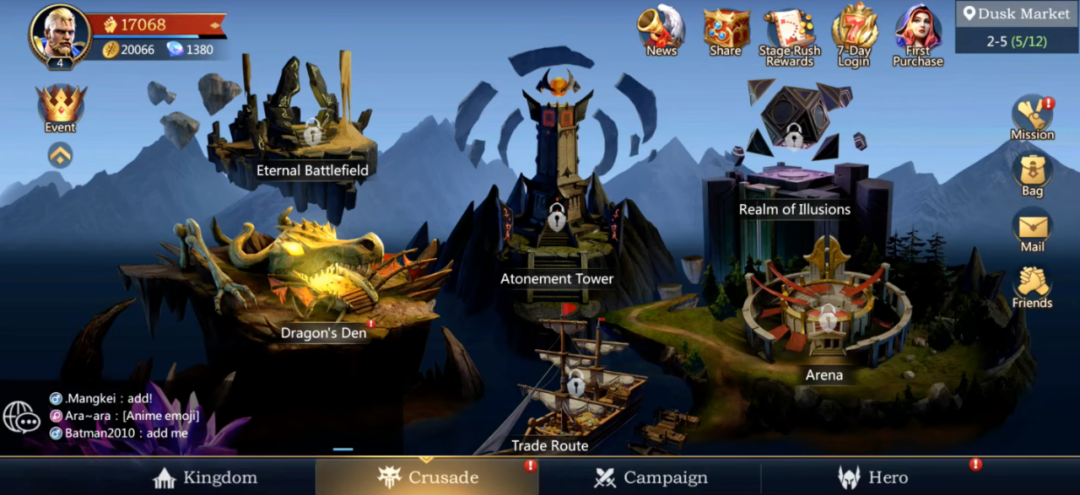This screenshot has width=1080, height=495.
Task: Open the Bag inventory
Action: tap(1032, 173)
